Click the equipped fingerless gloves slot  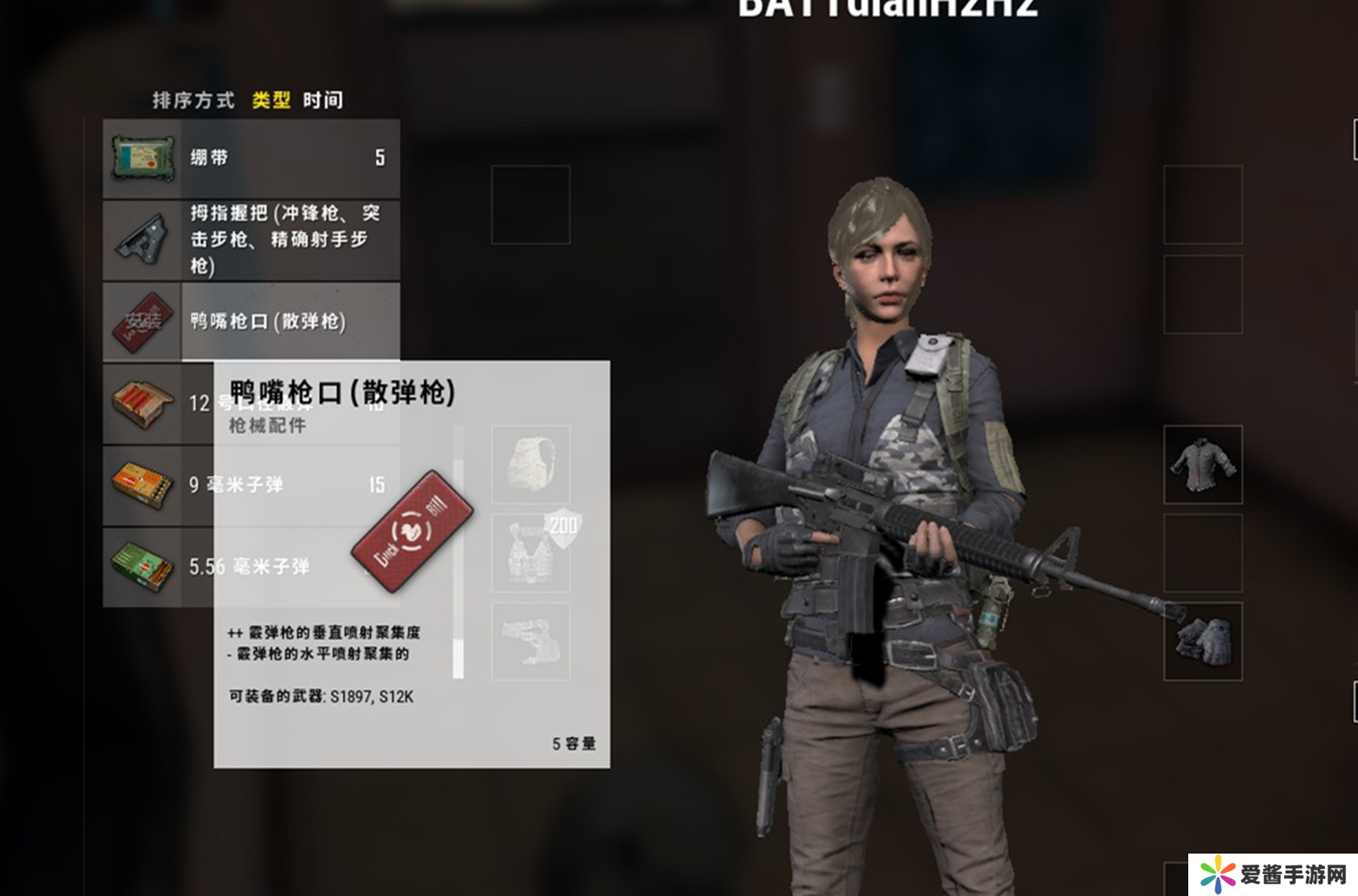coord(1203,641)
